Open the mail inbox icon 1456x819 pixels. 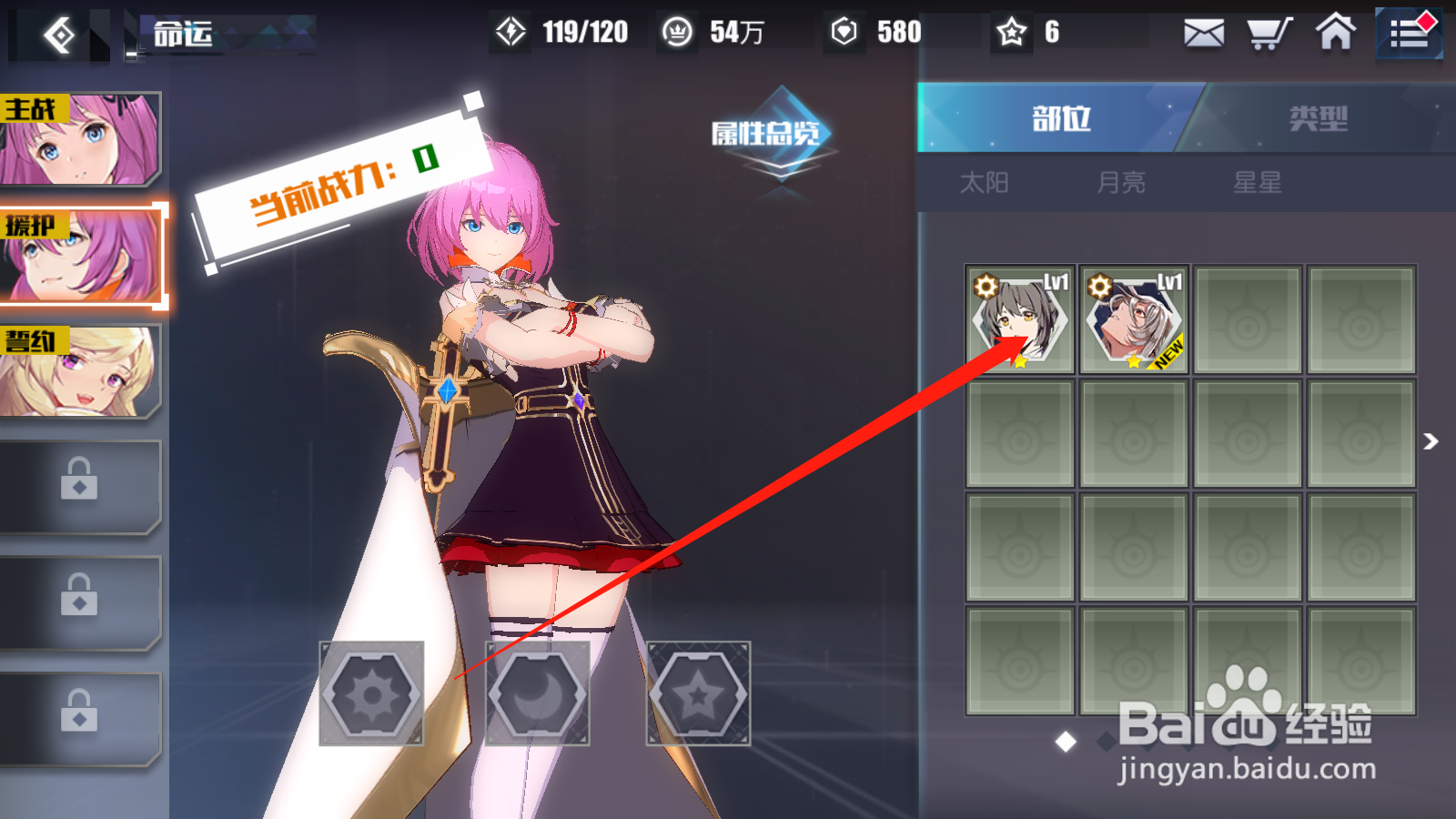click(x=1203, y=33)
